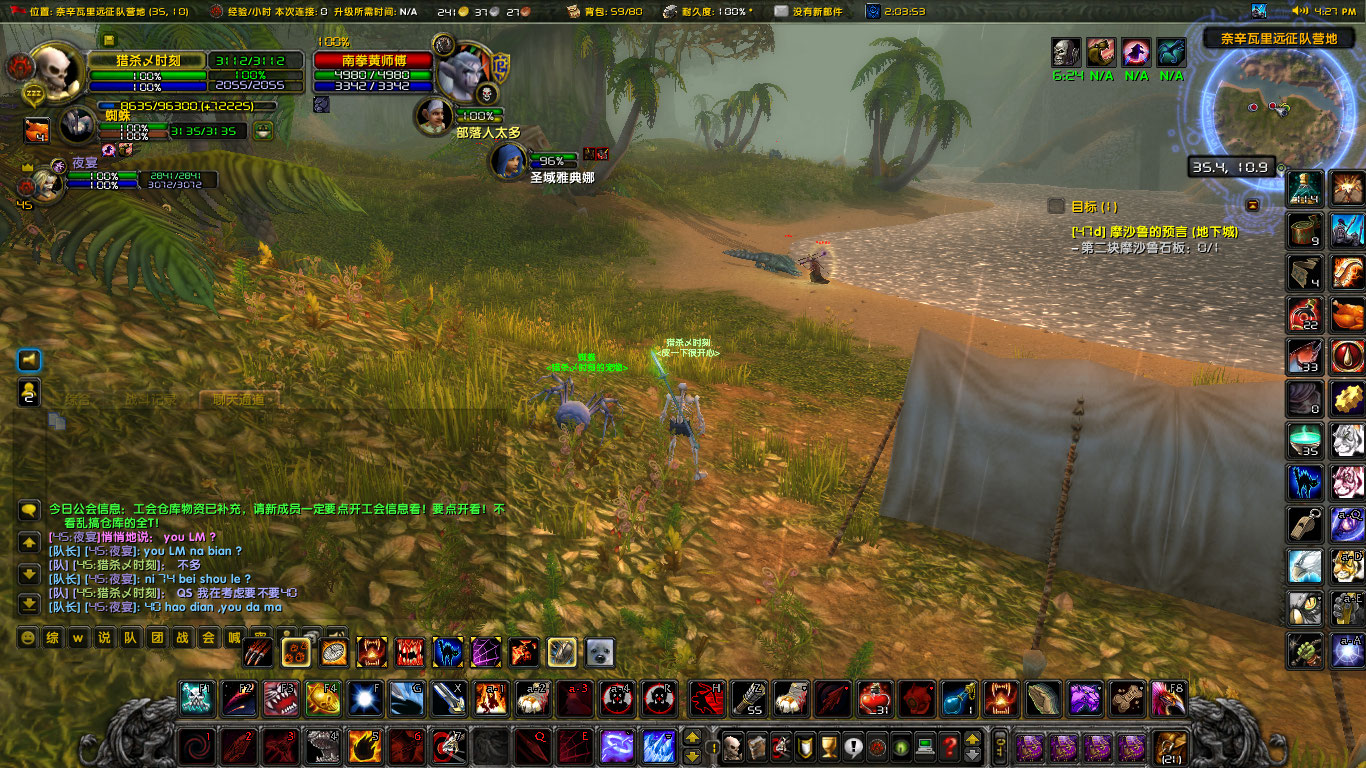Click the red question mark help icon
The height and width of the screenshot is (768, 1366).
pos(950,746)
